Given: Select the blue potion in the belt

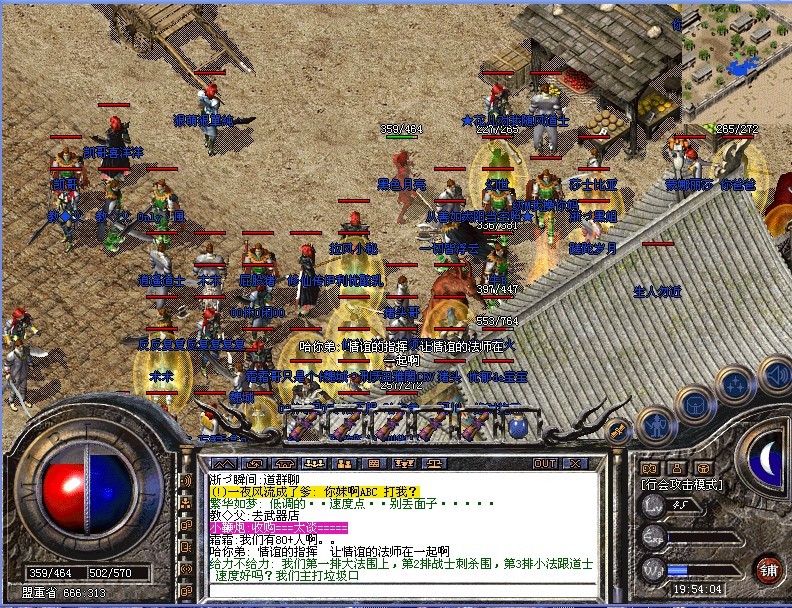Looking at the screenshot, I should point(518,425).
